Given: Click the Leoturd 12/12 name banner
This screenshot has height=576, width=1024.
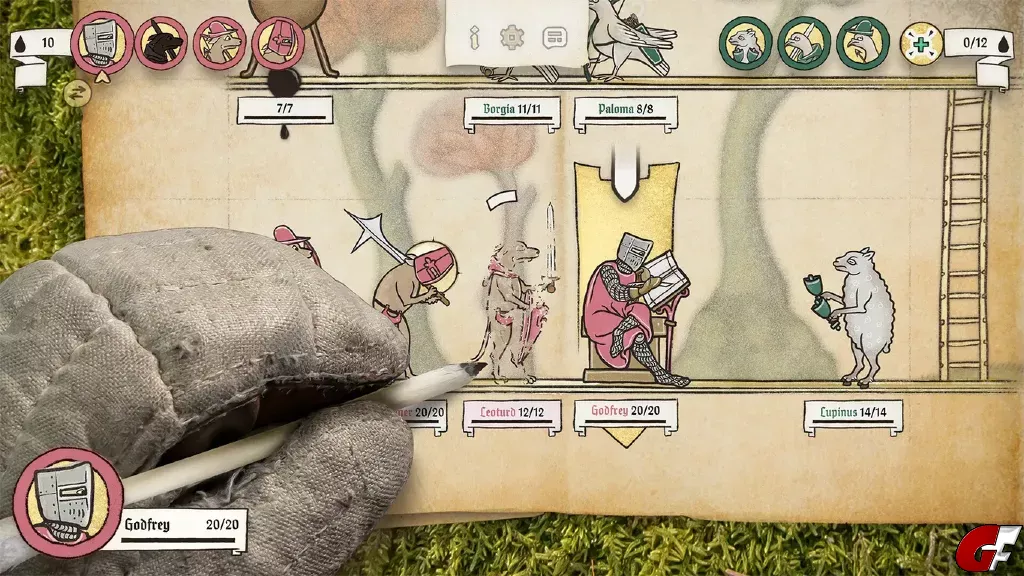Looking at the screenshot, I should pos(511,413).
